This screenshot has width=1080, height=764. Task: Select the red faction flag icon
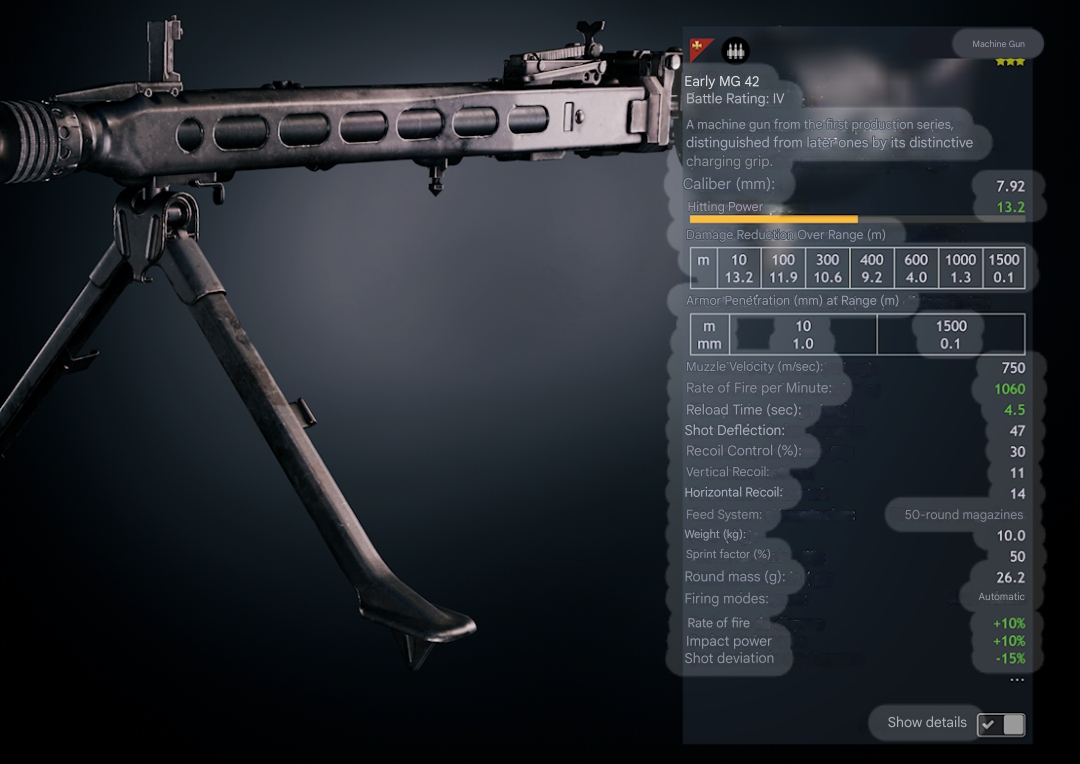click(701, 49)
